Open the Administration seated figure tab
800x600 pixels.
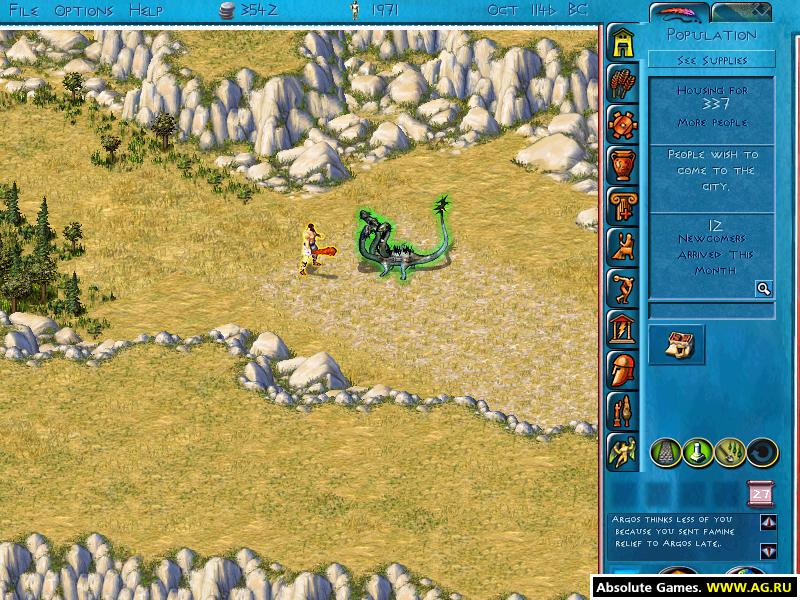(x=622, y=246)
